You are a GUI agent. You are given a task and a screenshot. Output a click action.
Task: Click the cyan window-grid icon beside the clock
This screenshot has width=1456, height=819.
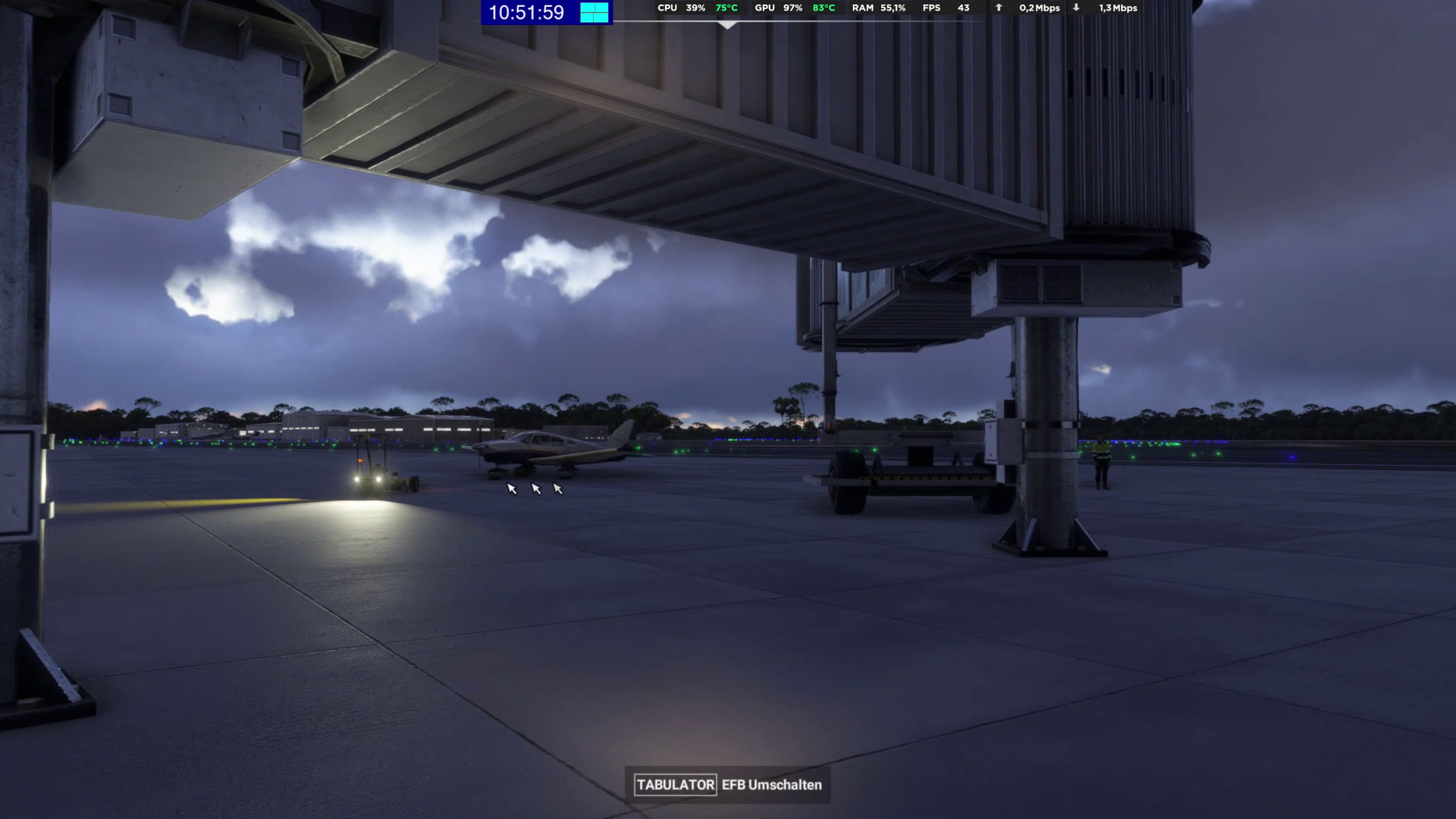coord(595,12)
